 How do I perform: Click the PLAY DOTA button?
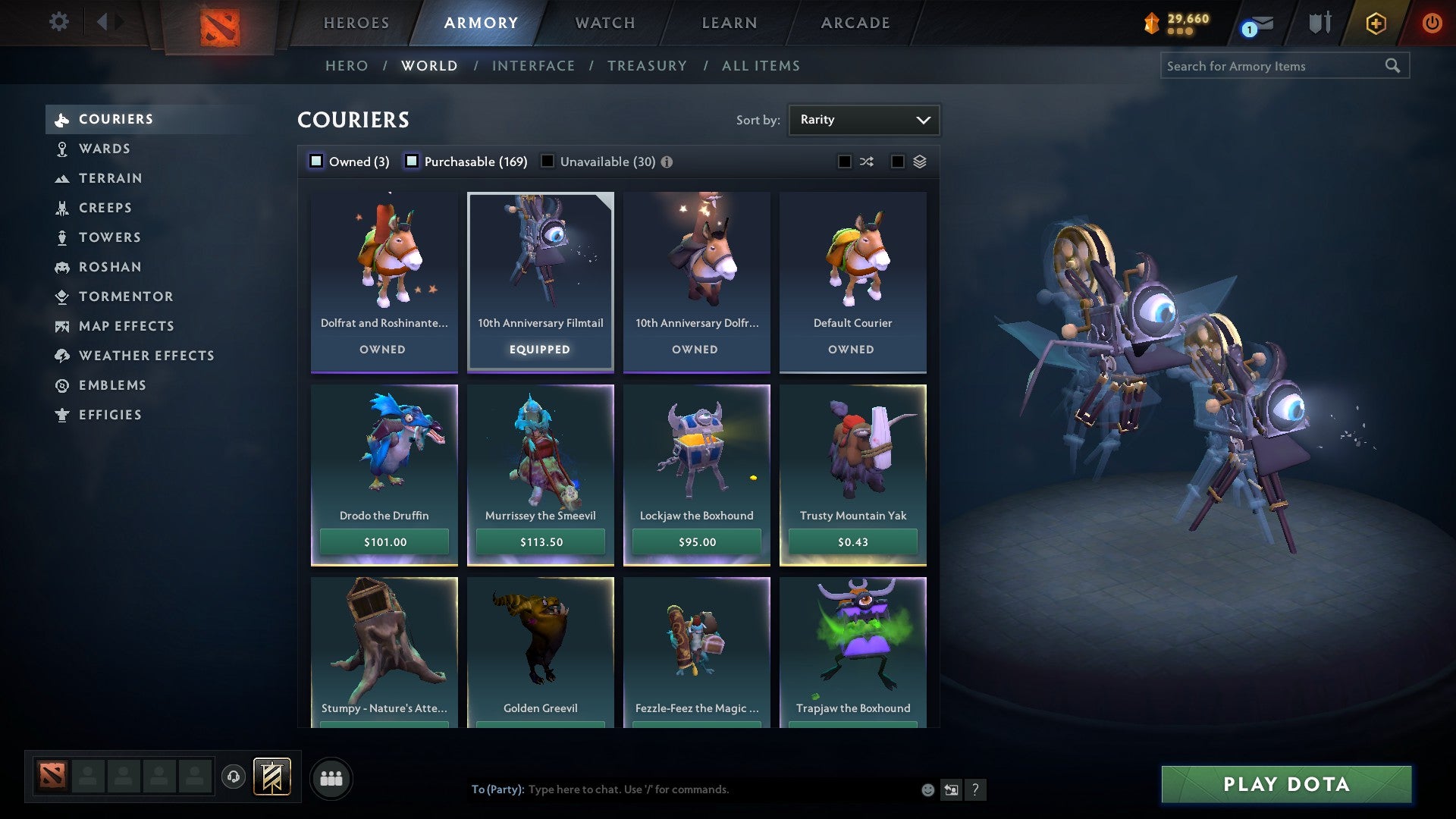[x=1285, y=785]
